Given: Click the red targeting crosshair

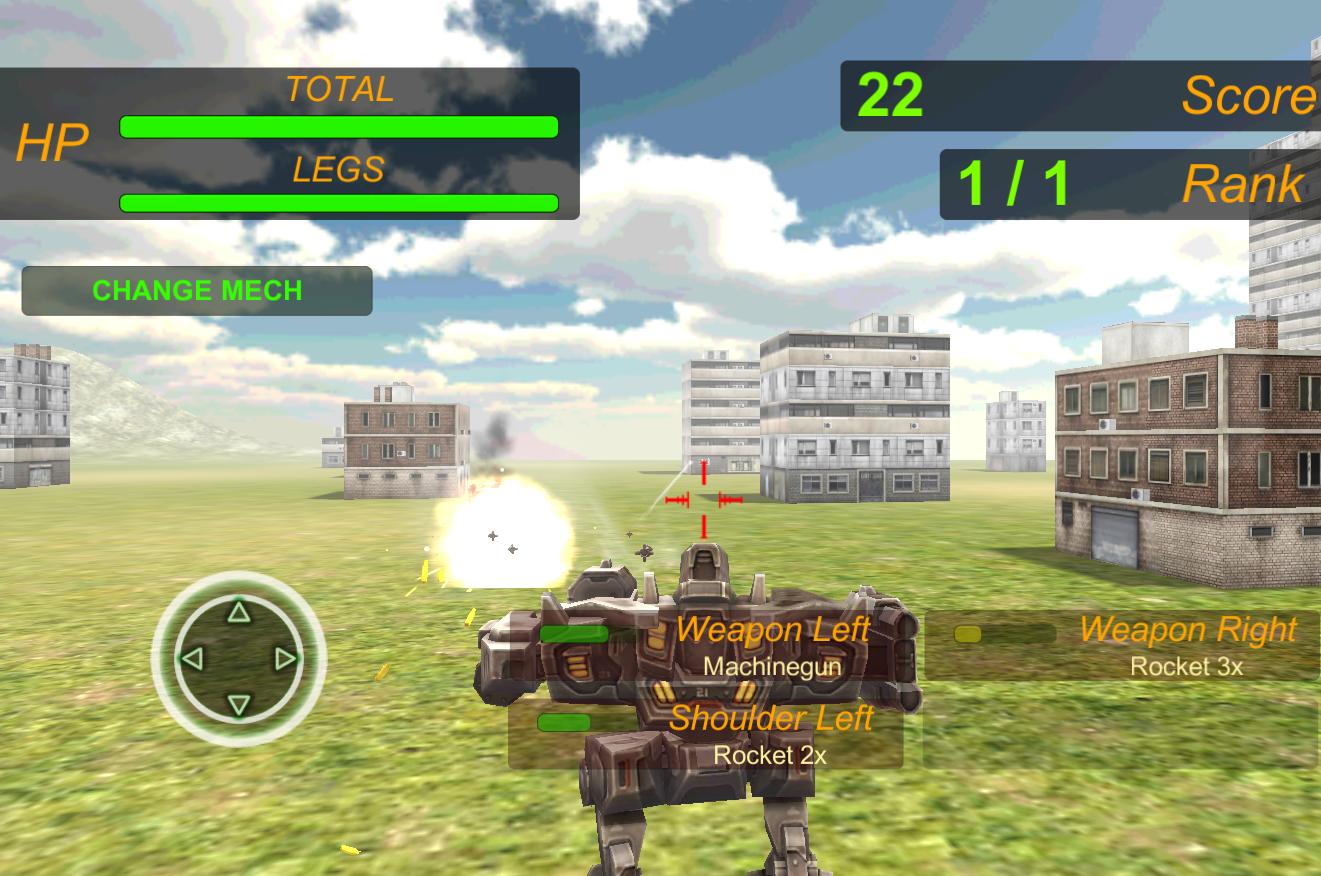Looking at the screenshot, I should pos(703,498).
